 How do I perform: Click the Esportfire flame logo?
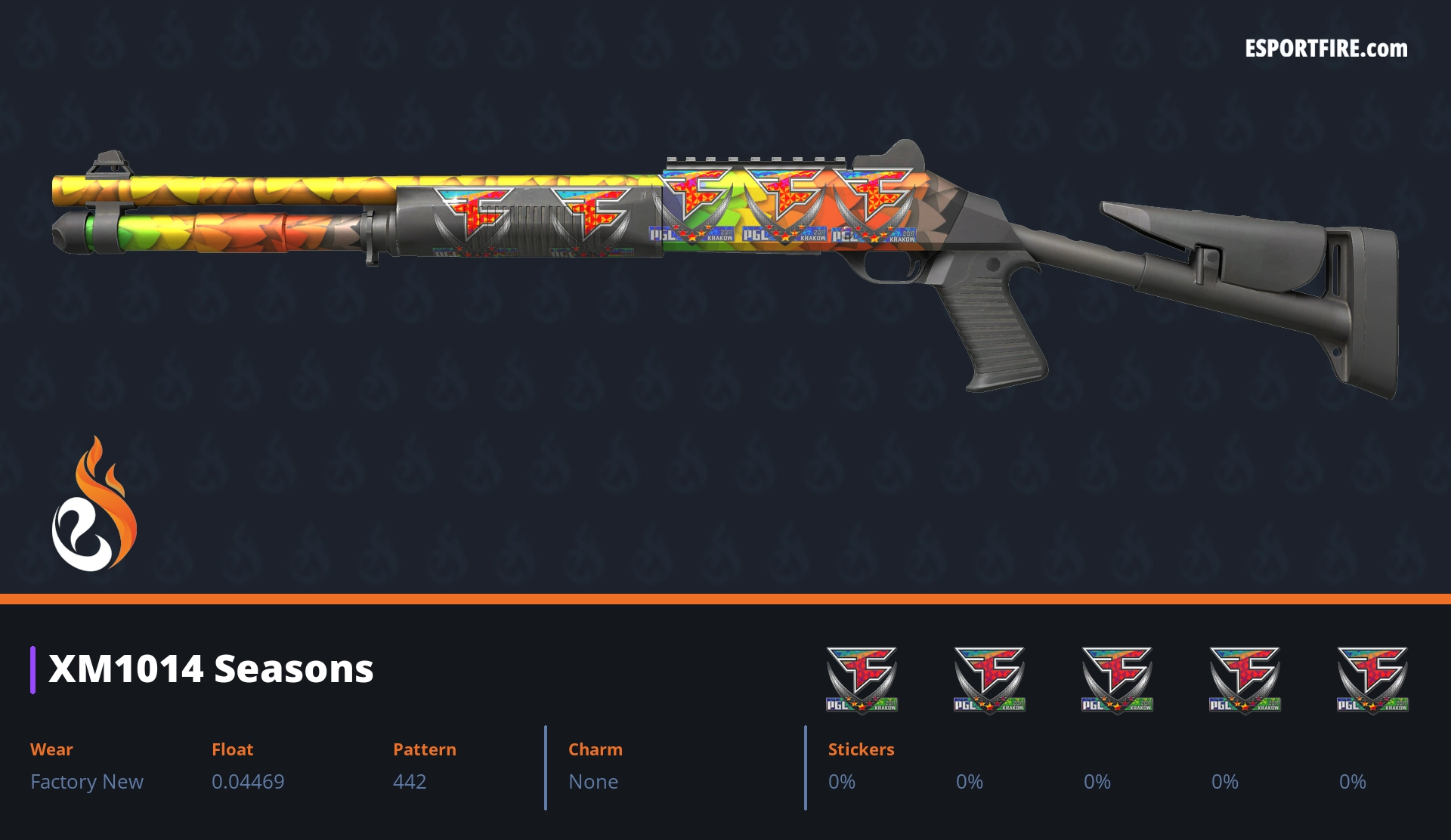pyautogui.click(x=94, y=505)
